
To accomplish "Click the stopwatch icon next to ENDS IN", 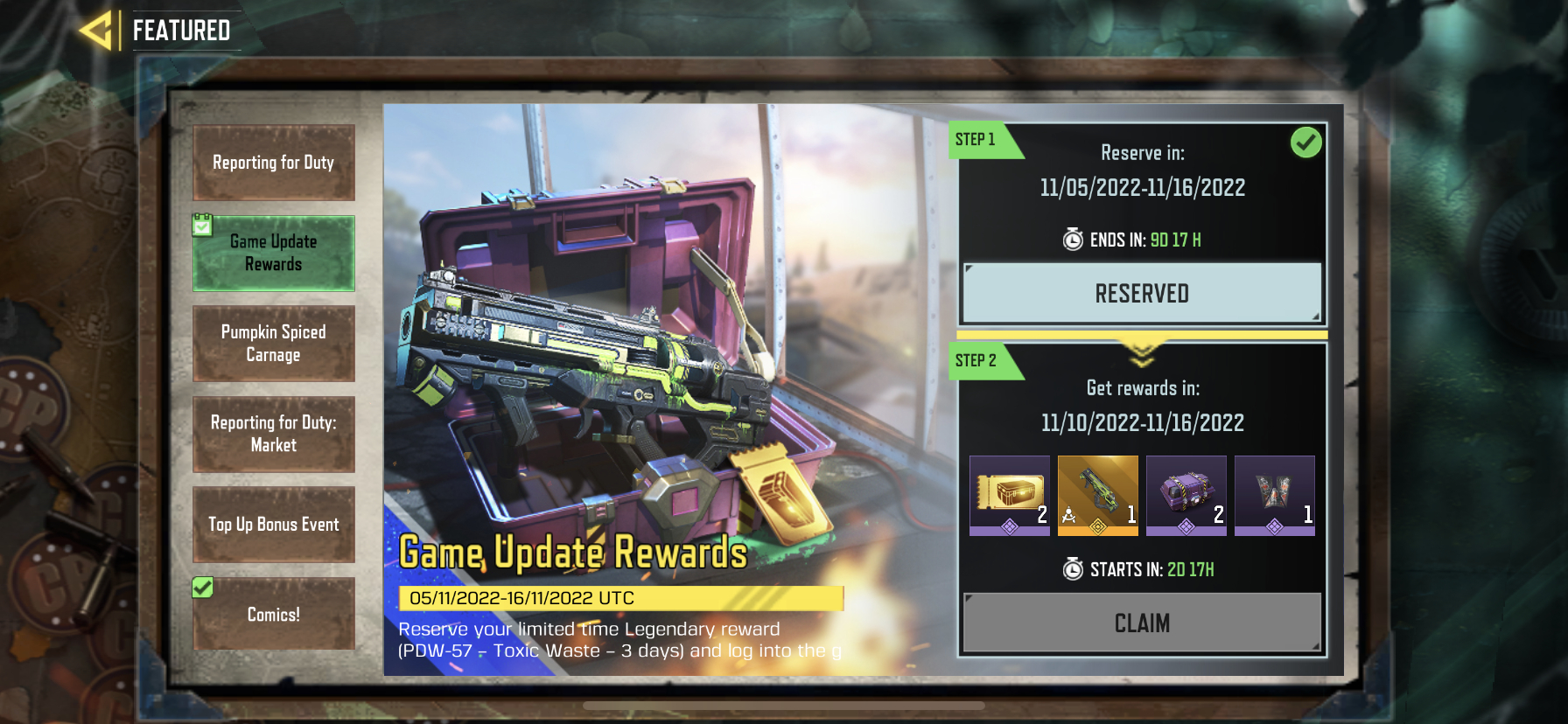I will click(1072, 240).
